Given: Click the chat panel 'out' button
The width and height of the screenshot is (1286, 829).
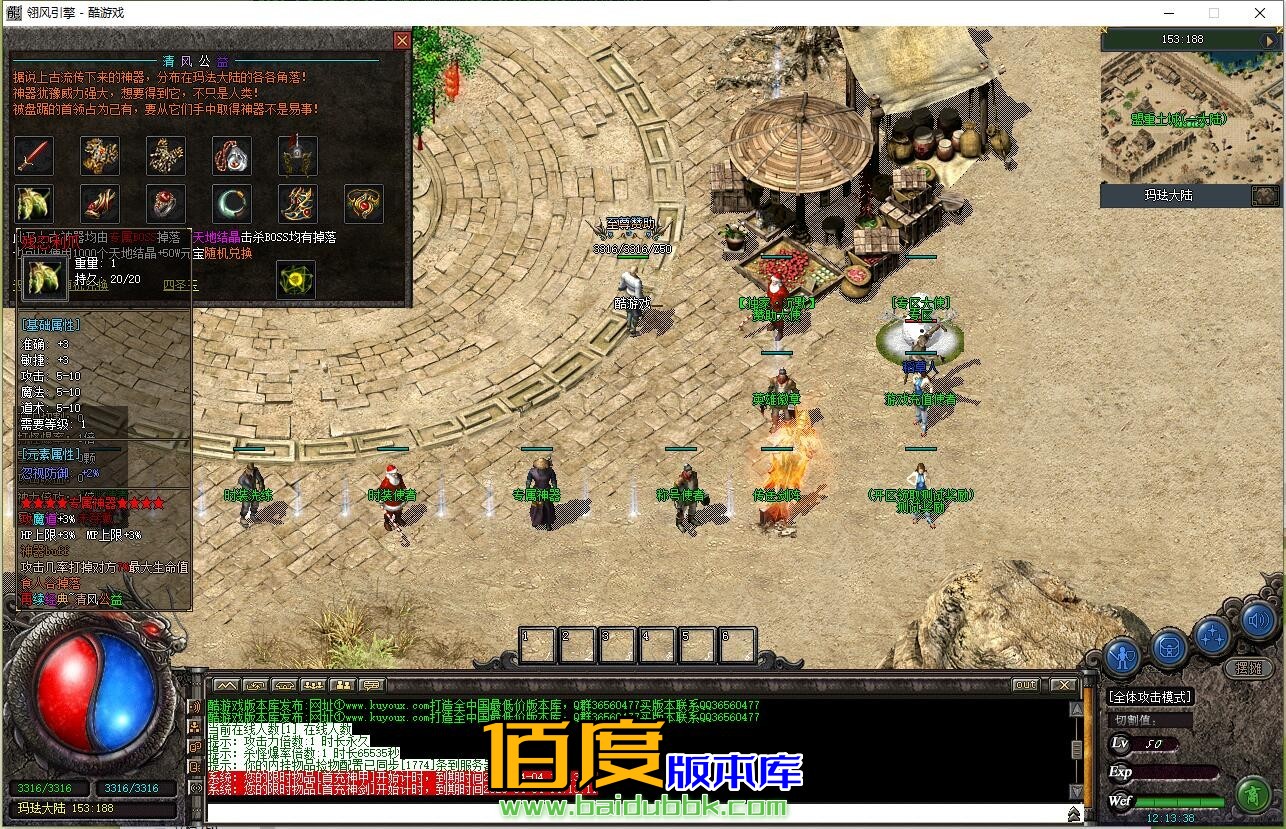Looking at the screenshot, I should 1025,685.
